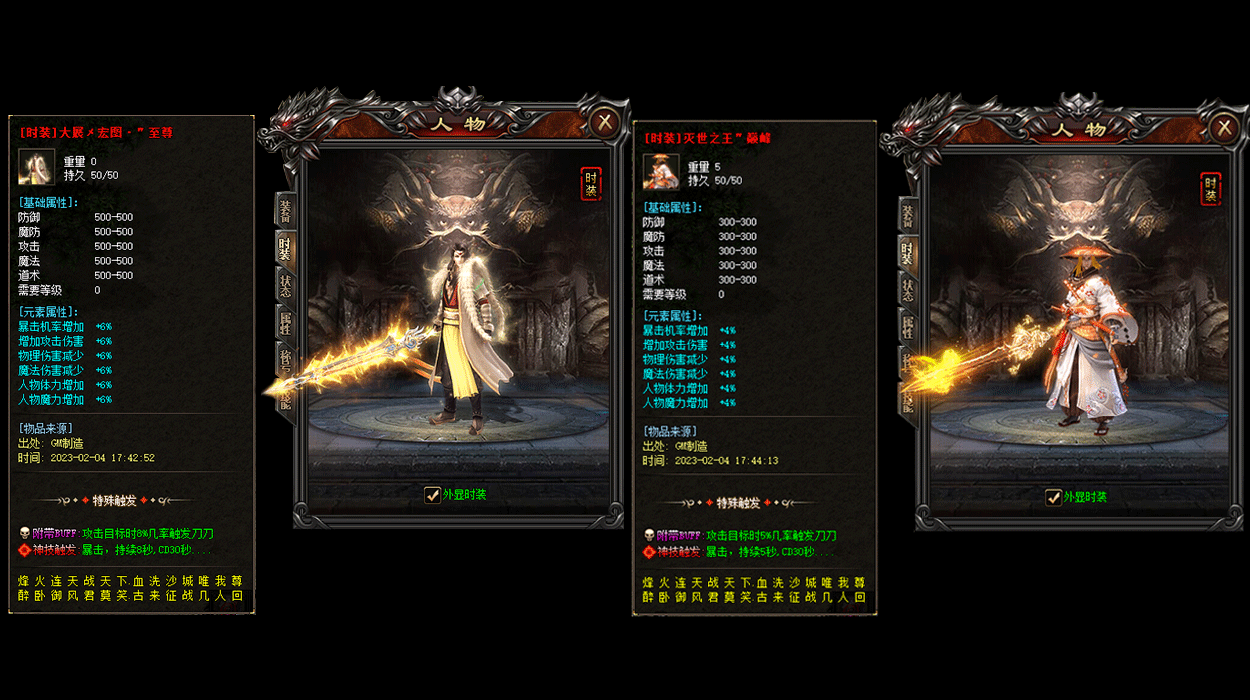This screenshot has width=1250, height=700.
Task: Toggle 外显时装 checkbox under the straw-hat character
Action: (1053, 497)
